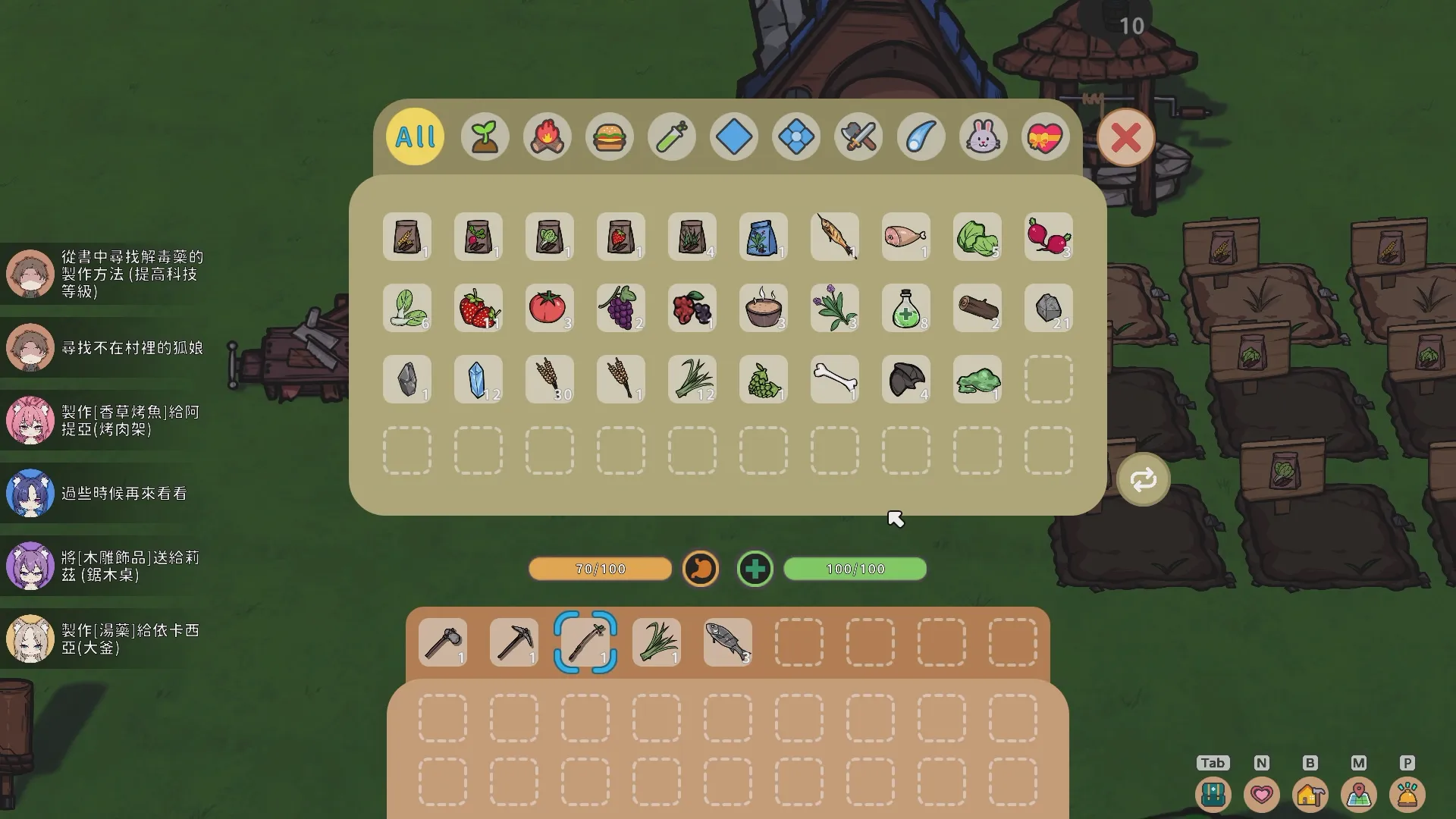Show the hamburger food category

coord(609,137)
